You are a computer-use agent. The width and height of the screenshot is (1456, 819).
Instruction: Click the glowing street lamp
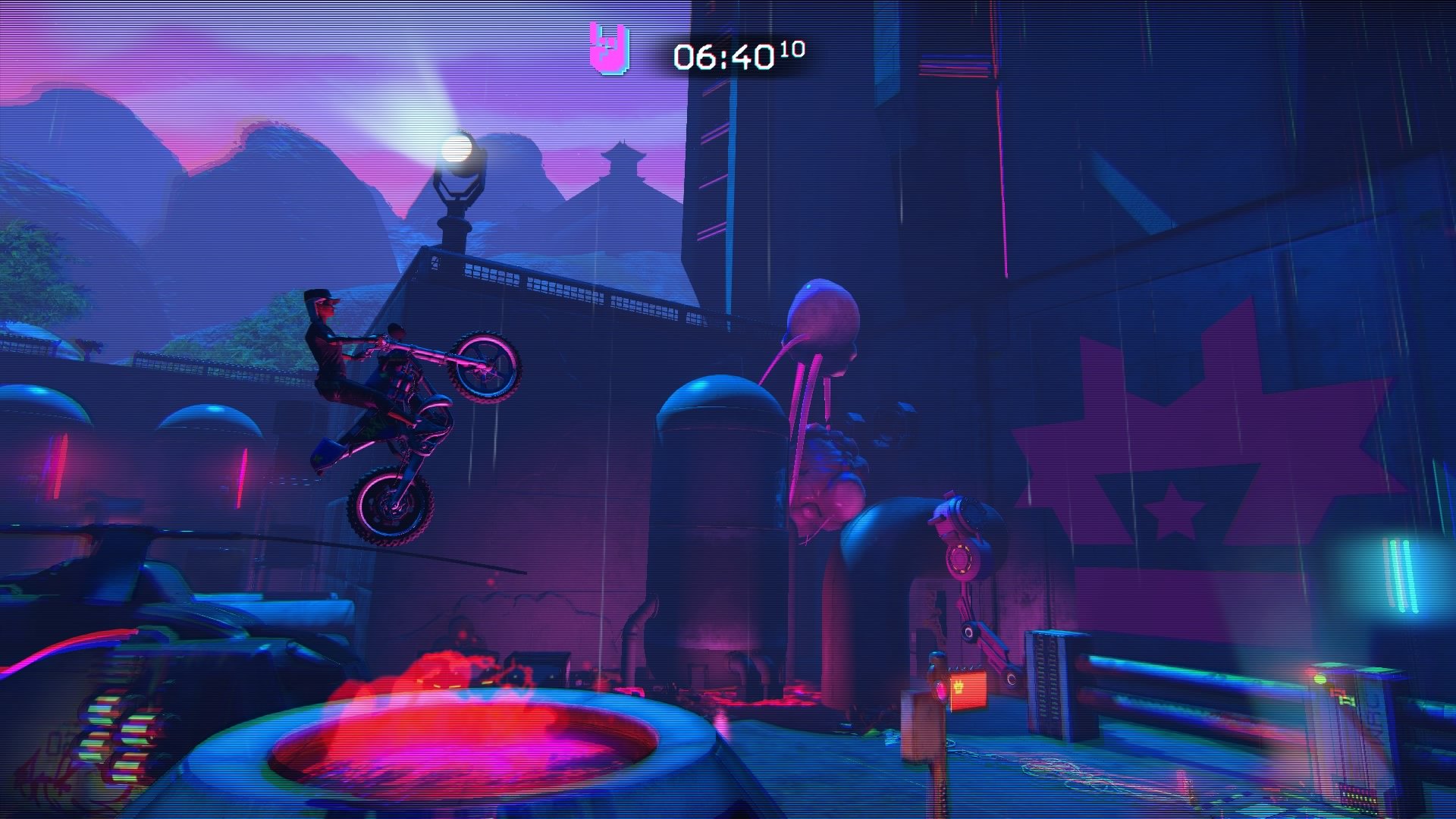click(x=455, y=146)
